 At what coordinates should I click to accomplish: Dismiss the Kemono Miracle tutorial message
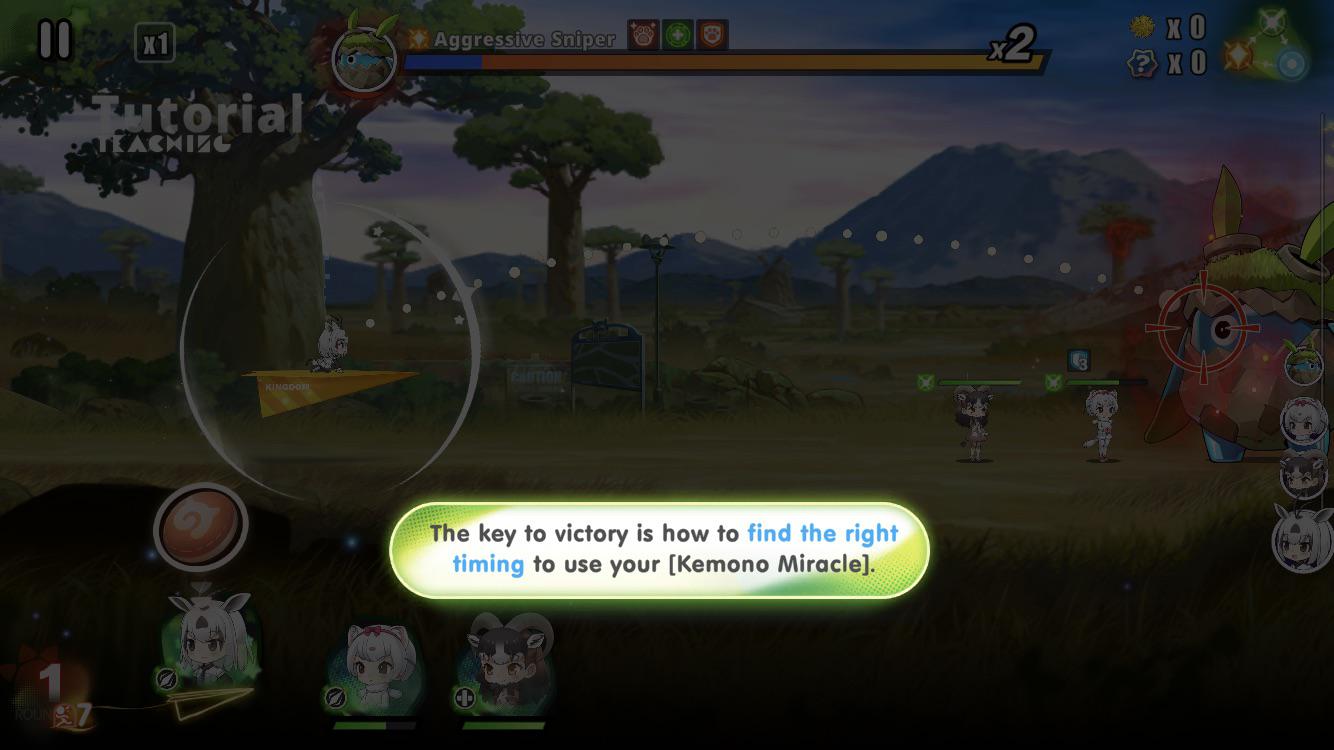pos(661,548)
